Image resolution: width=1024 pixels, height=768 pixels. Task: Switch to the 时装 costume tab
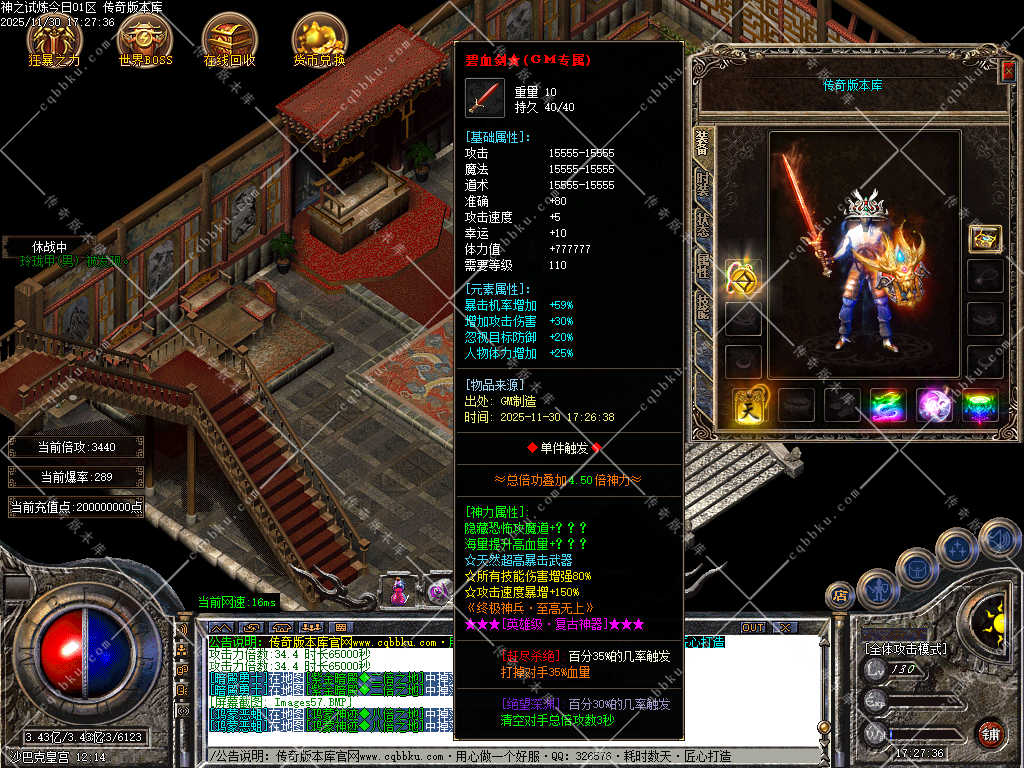pos(703,187)
